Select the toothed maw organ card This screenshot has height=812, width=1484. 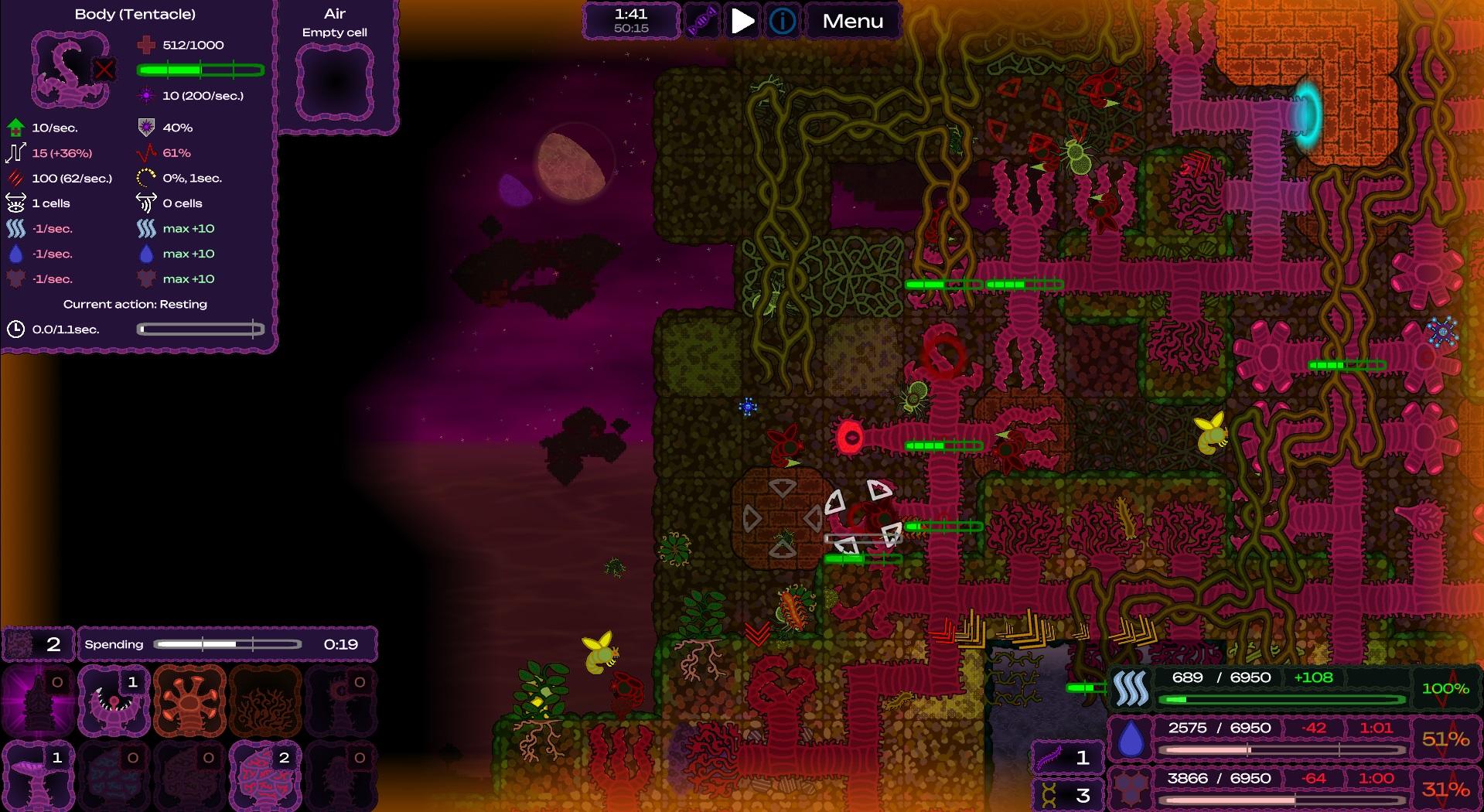pyautogui.click(x=114, y=701)
